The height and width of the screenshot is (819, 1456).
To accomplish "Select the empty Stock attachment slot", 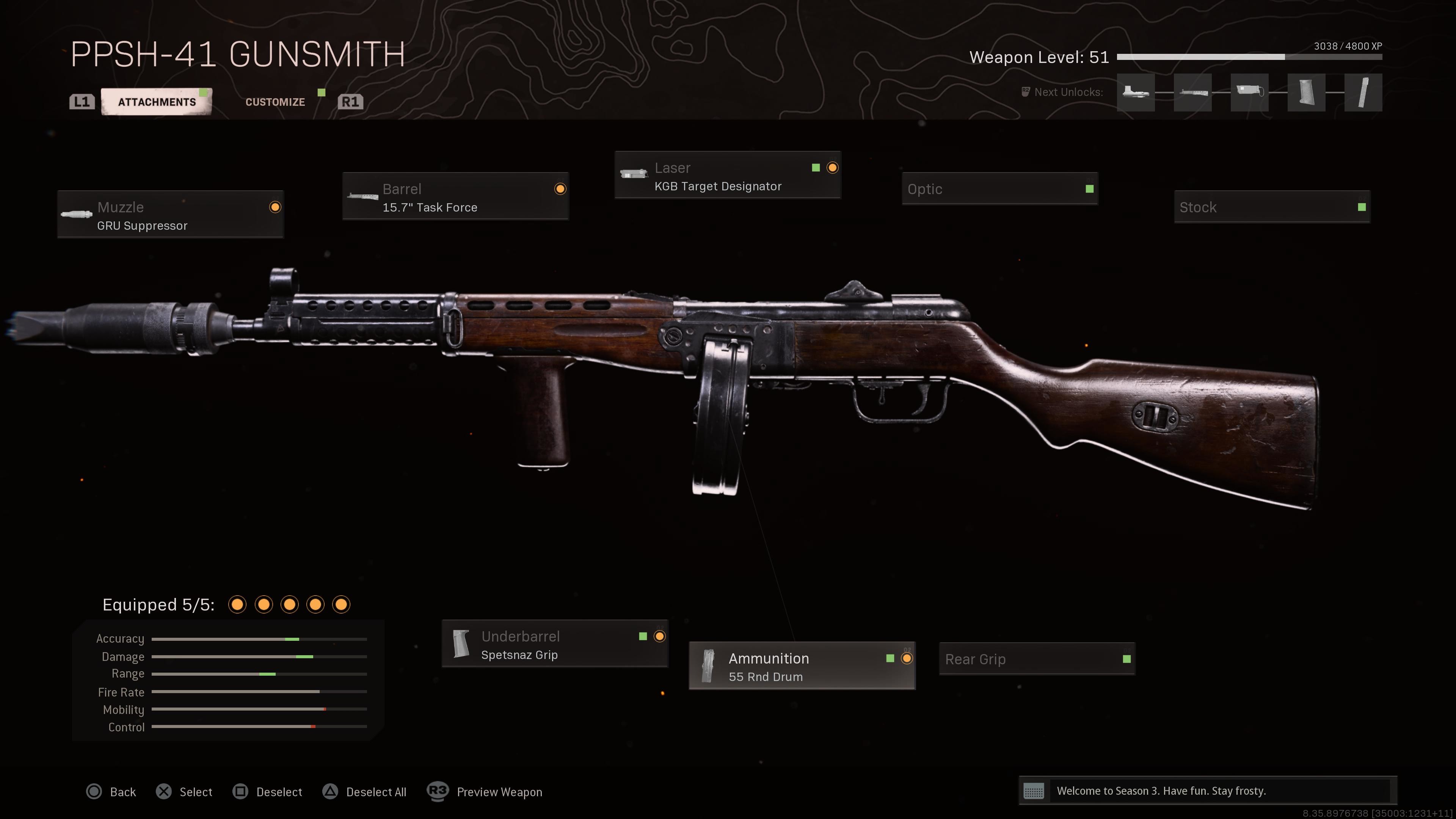I will tap(1272, 207).
